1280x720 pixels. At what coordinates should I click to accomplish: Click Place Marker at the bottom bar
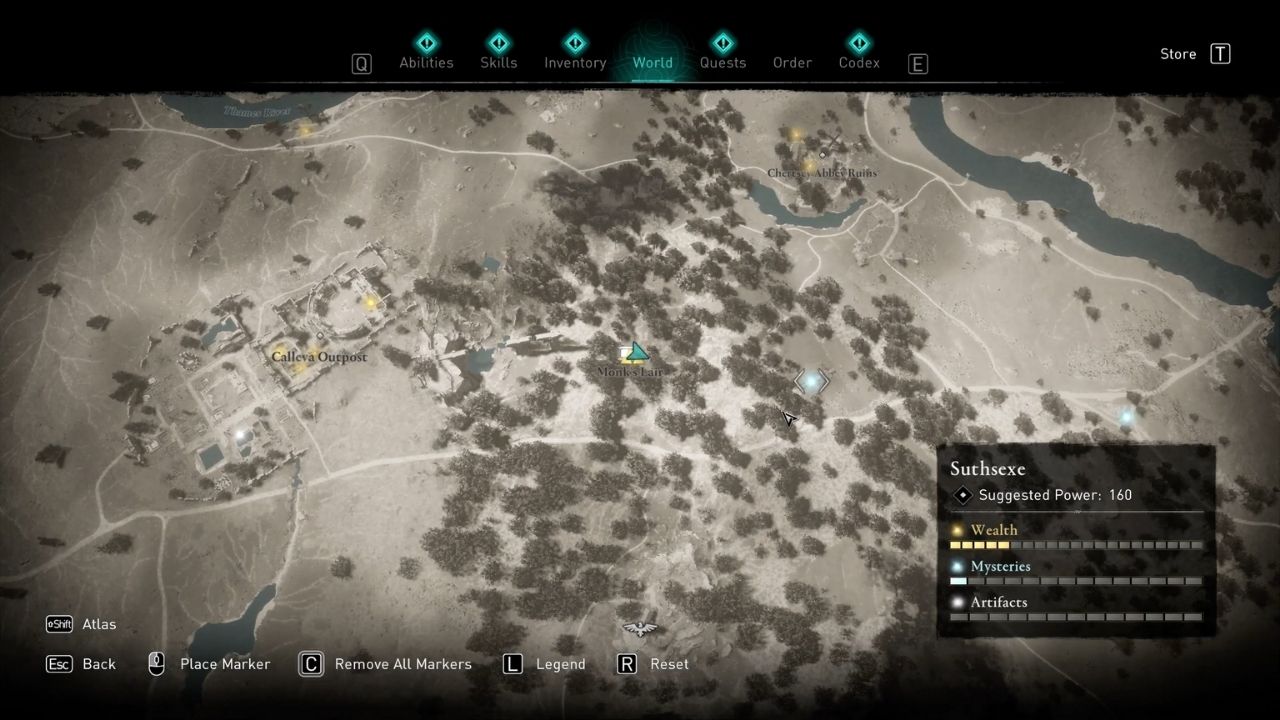(224, 663)
